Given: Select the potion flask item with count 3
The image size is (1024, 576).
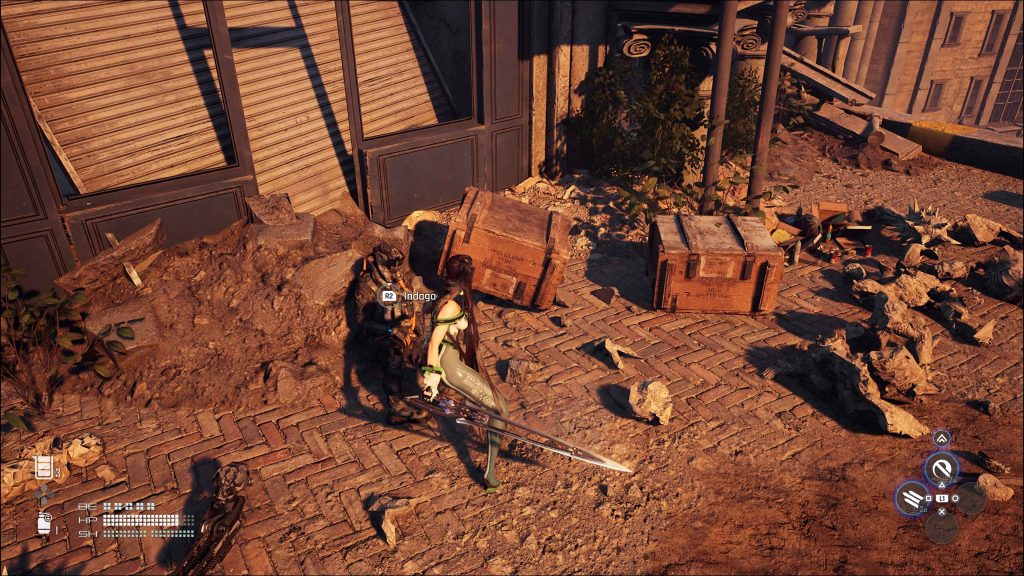Looking at the screenshot, I should (x=44, y=467).
